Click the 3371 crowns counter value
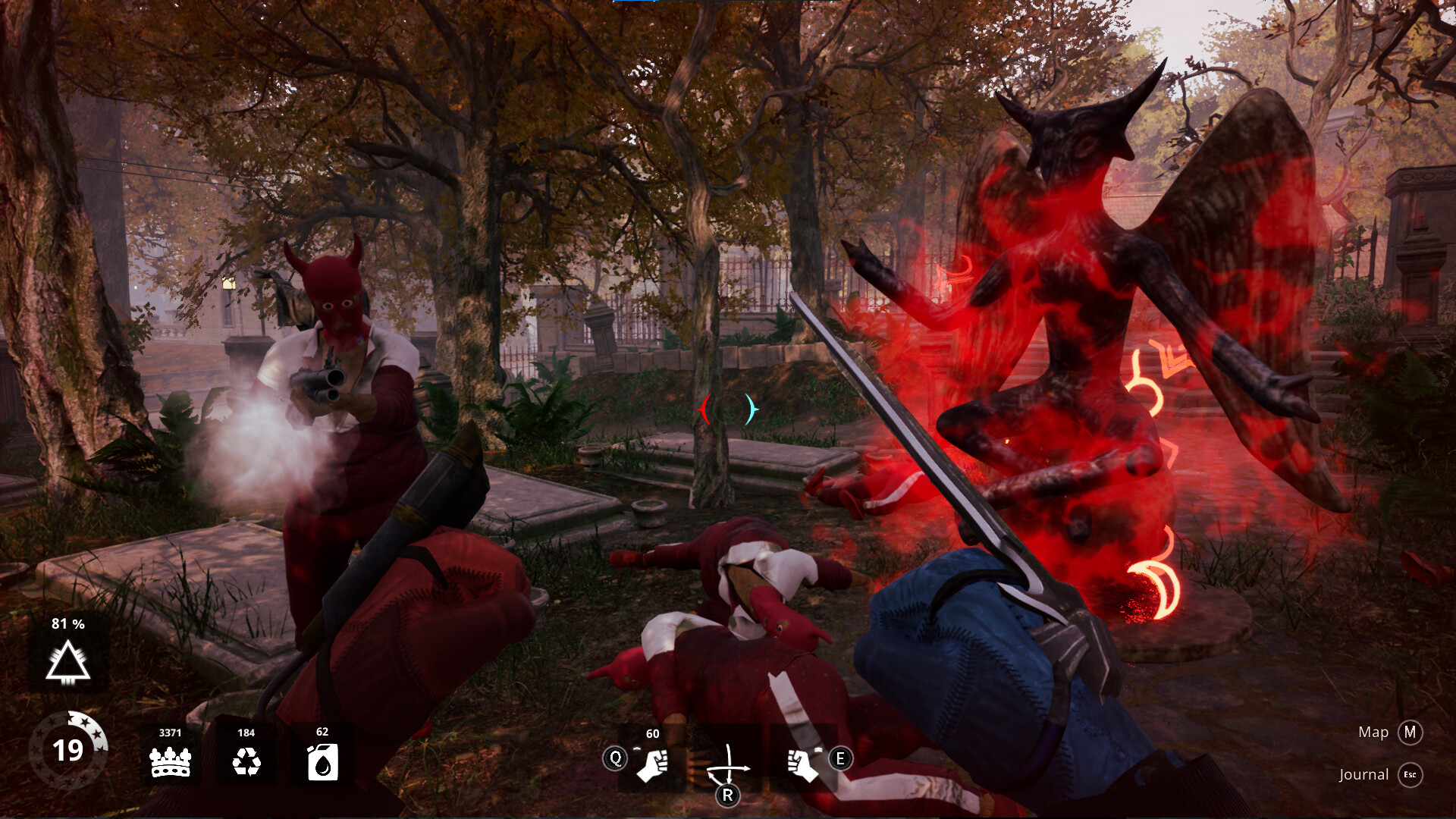The image size is (1456, 819). click(x=171, y=734)
